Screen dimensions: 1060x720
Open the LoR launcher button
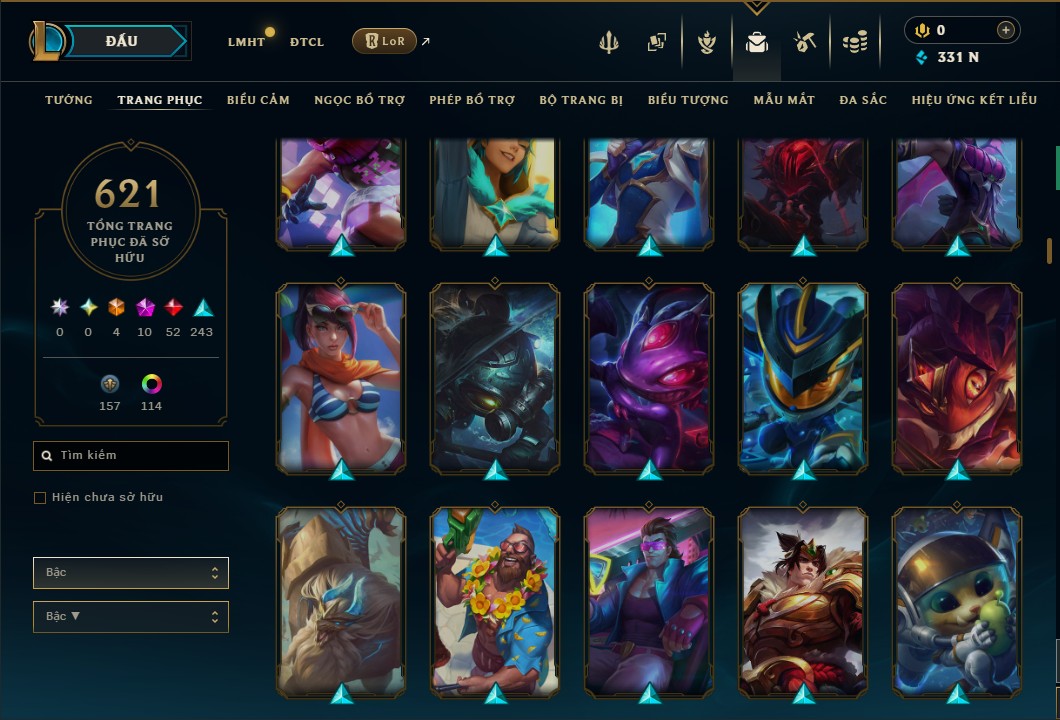click(x=384, y=41)
